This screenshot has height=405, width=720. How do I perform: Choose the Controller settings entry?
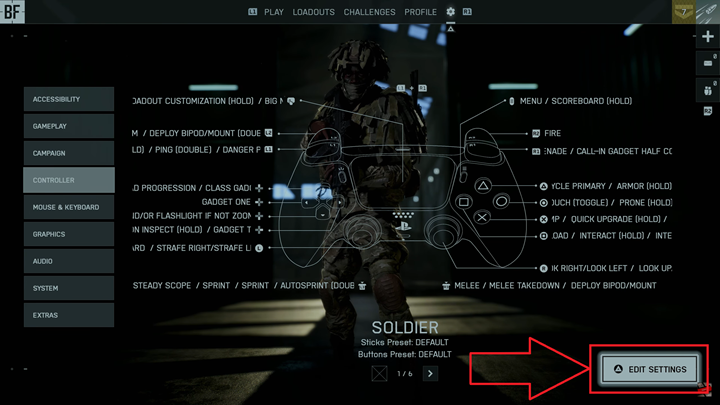pos(69,181)
